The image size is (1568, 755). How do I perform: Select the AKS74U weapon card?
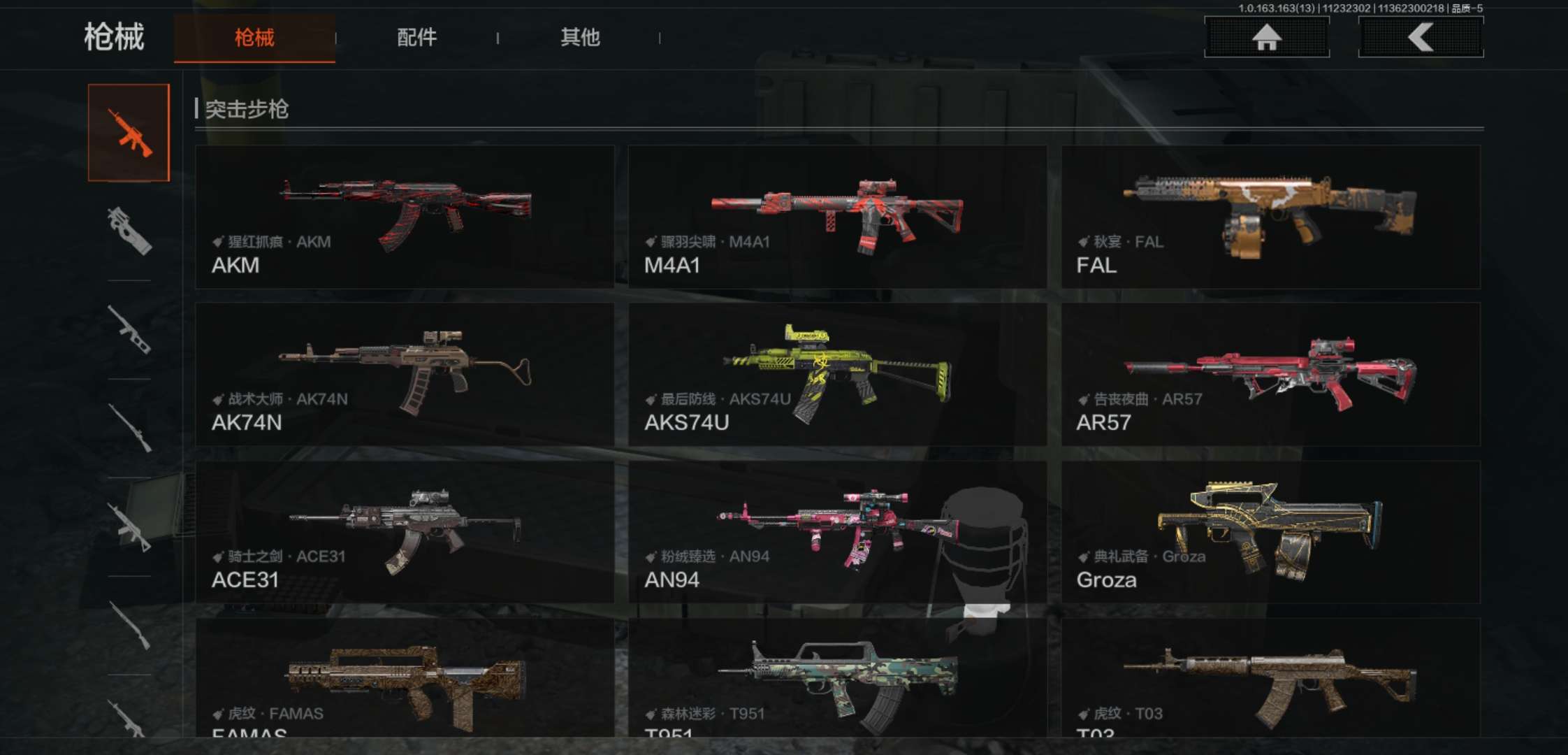click(837, 374)
